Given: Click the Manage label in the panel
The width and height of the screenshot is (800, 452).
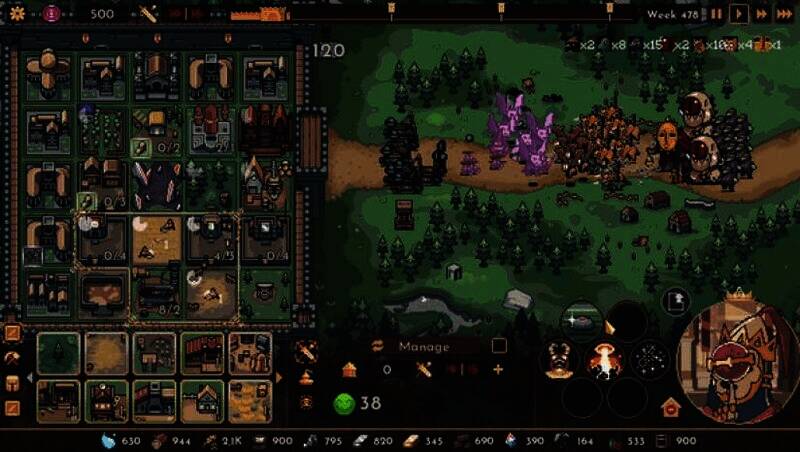Looking at the screenshot, I should [x=424, y=347].
